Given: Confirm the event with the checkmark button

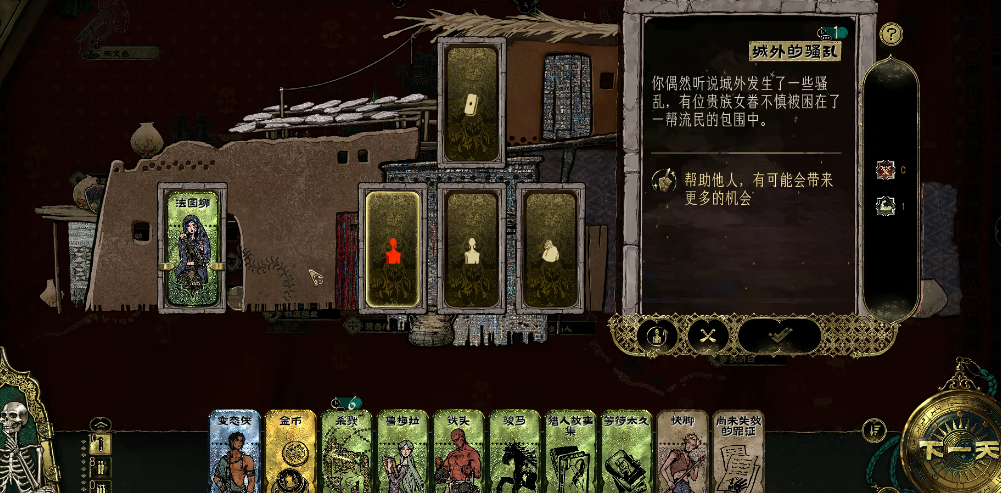Looking at the screenshot, I should pos(779,335).
